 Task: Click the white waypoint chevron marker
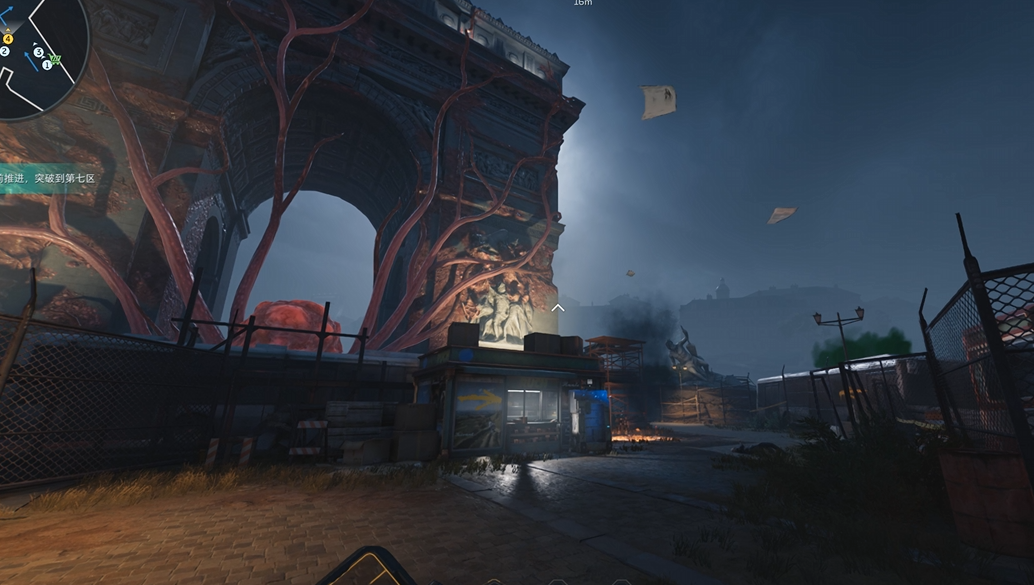558,307
